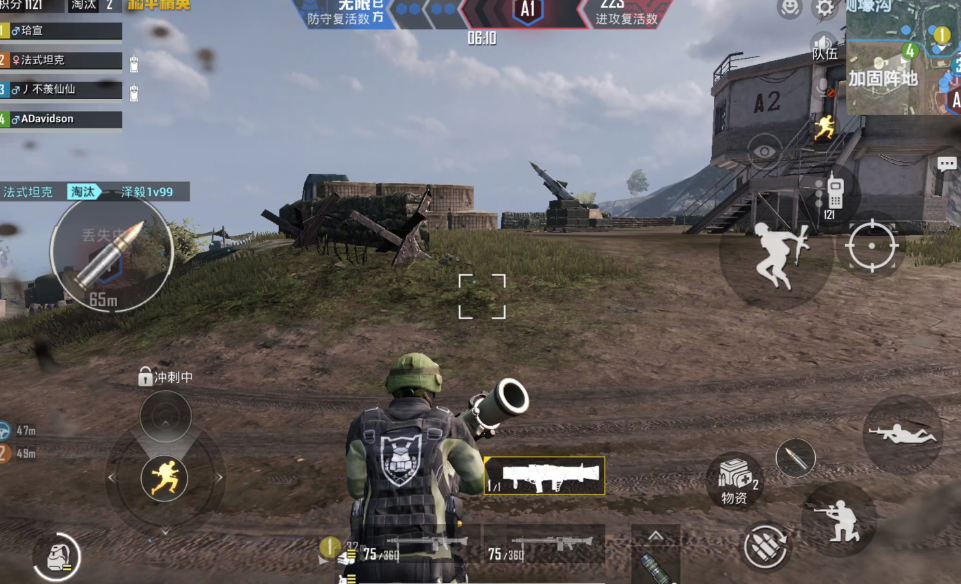Screen dimensions: 961x584
Task: Toggle the muted microphone icon
Action: tap(824, 88)
